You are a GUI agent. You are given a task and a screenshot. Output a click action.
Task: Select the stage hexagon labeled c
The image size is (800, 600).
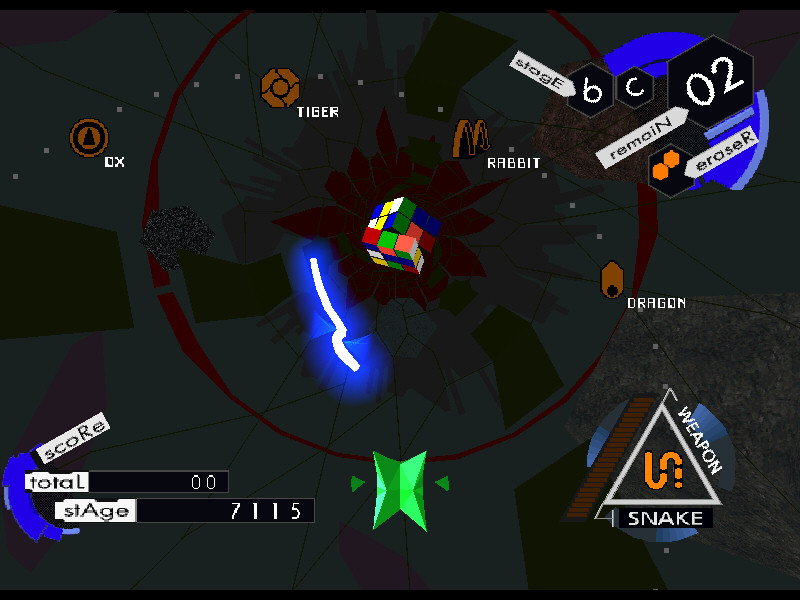[x=636, y=87]
